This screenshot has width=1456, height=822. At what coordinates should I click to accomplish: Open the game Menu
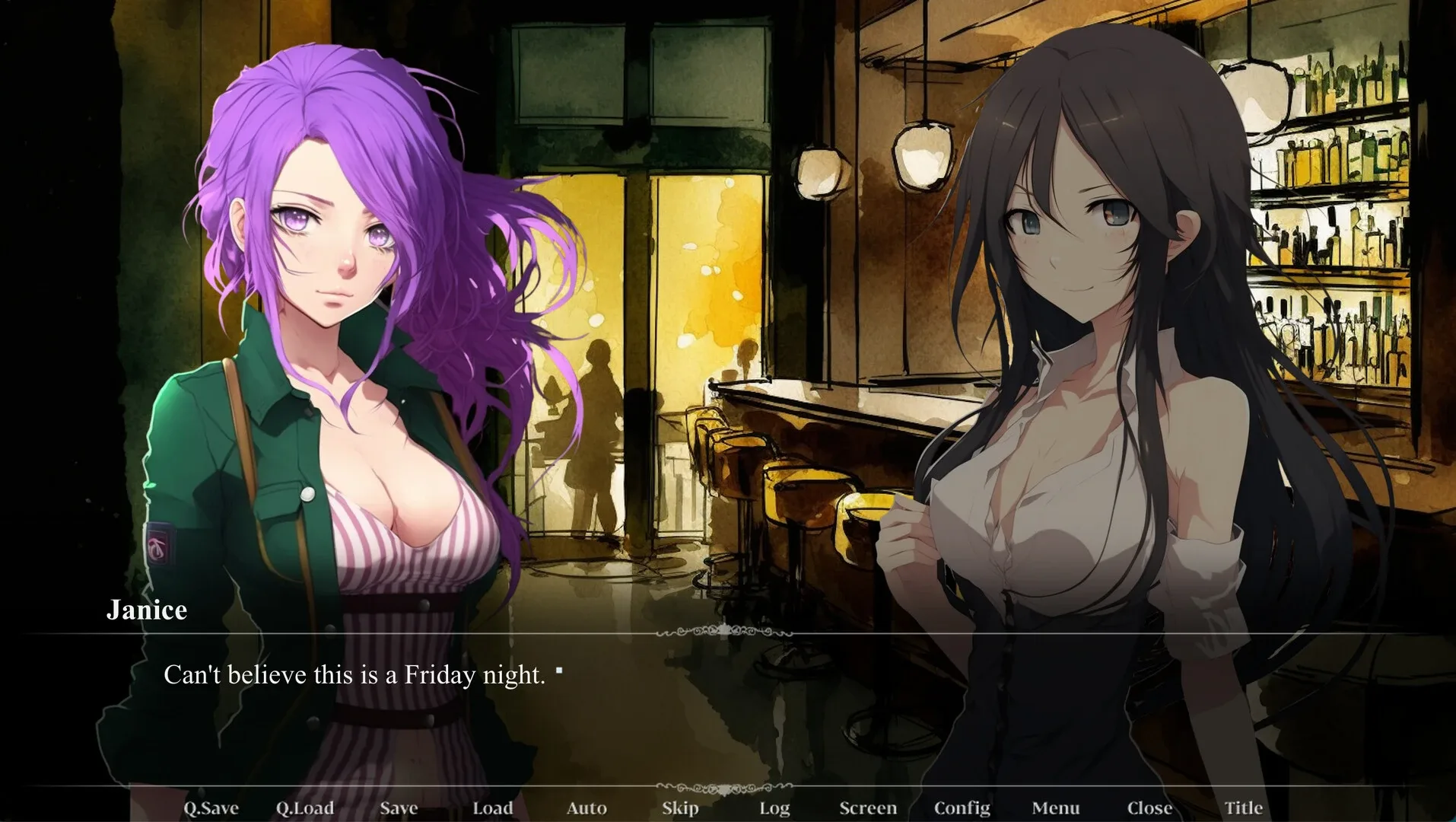click(x=1055, y=808)
